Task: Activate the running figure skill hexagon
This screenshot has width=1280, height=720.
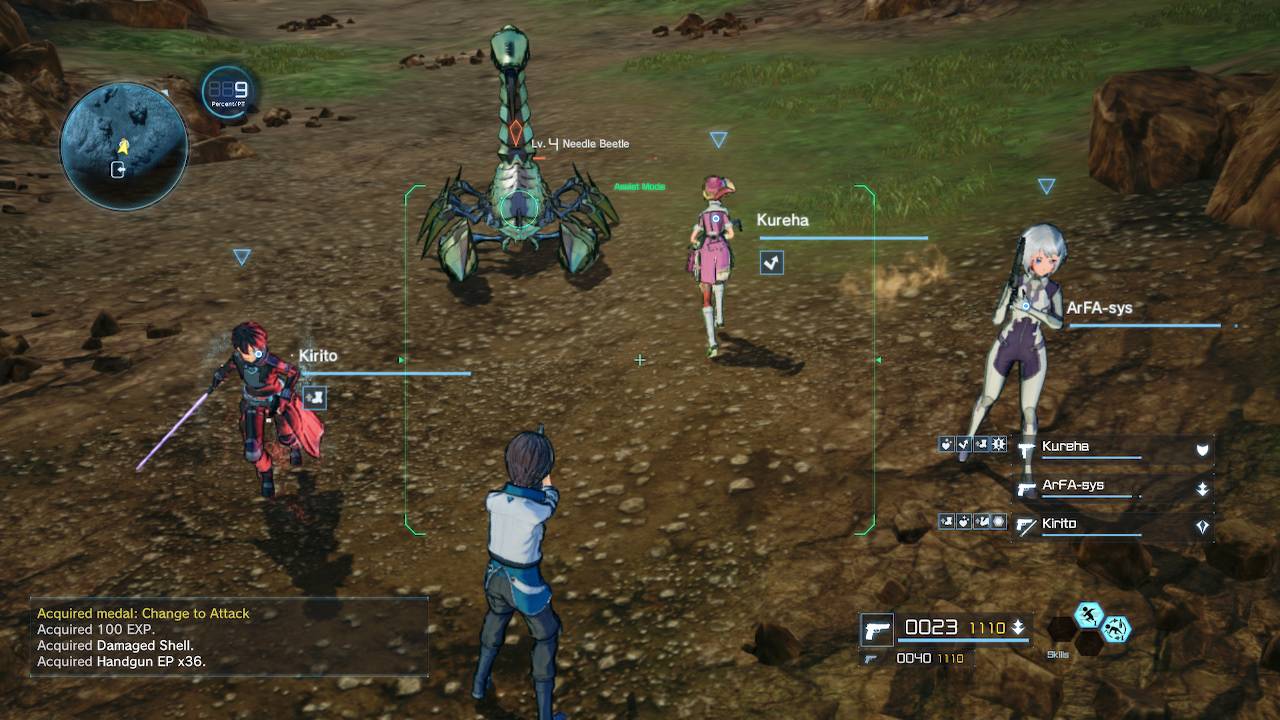Action: pyautogui.click(x=1089, y=615)
